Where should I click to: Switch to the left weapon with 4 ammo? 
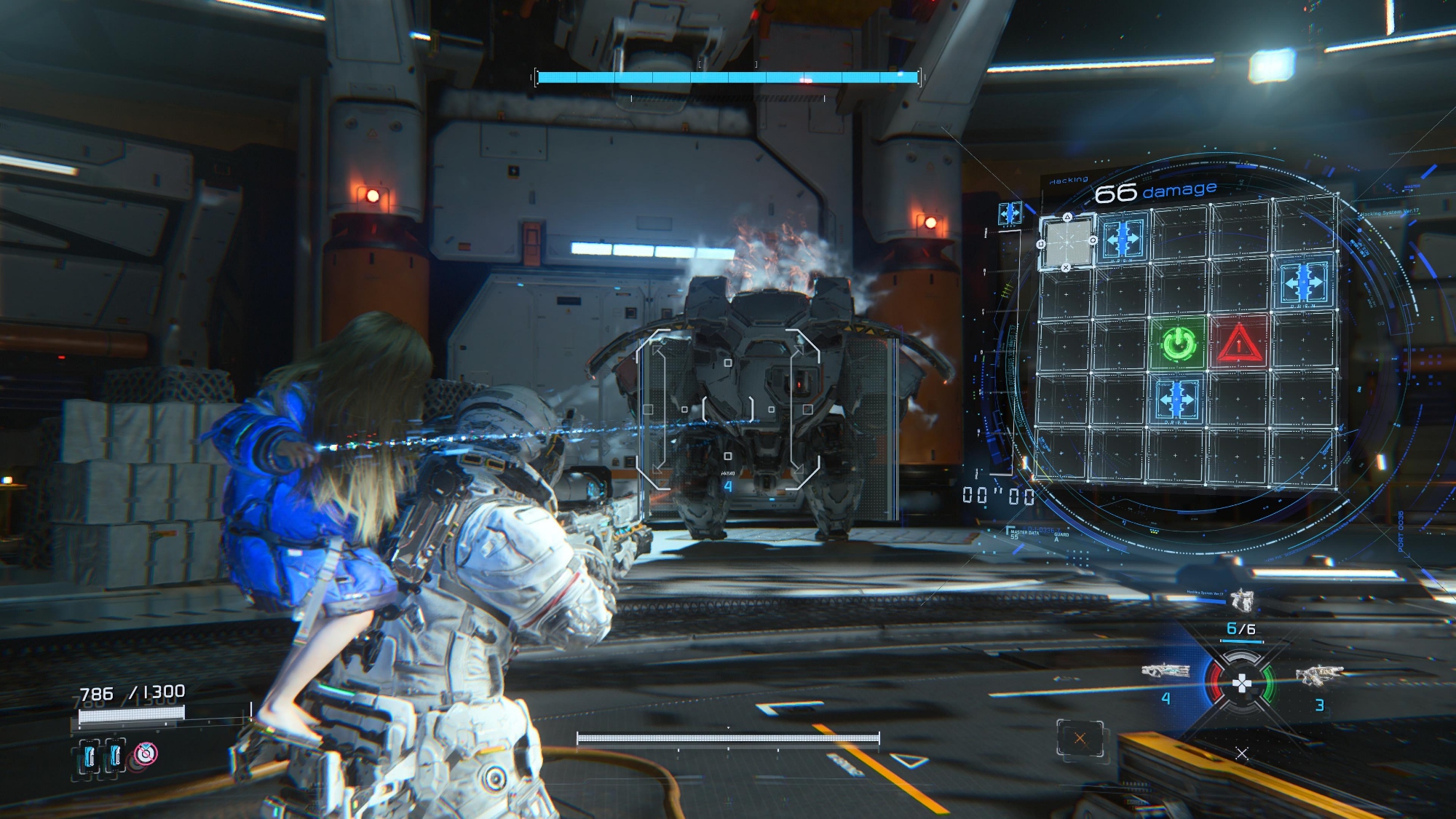coord(1166,671)
